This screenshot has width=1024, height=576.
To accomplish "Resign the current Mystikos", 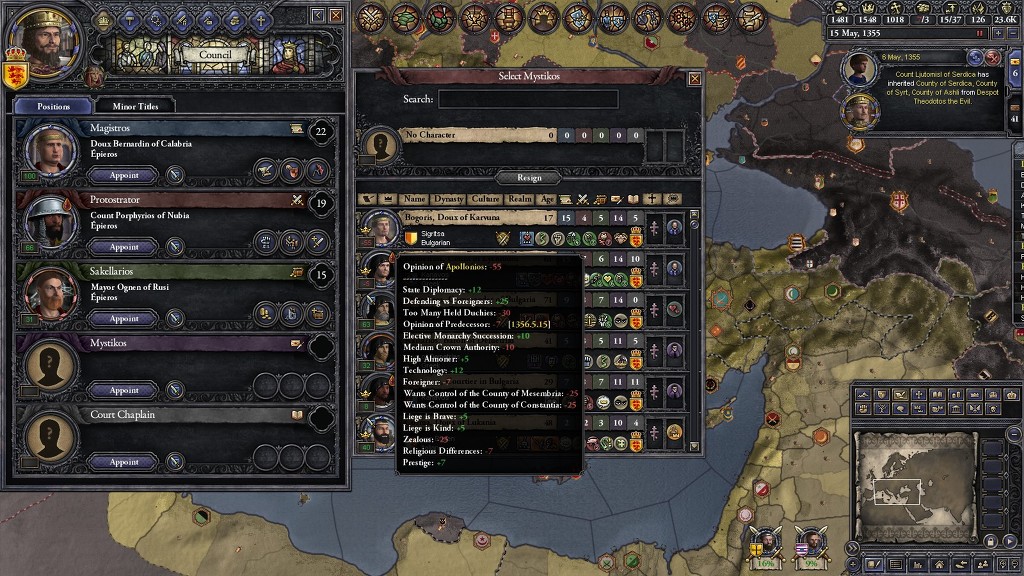I will point(529,178).
